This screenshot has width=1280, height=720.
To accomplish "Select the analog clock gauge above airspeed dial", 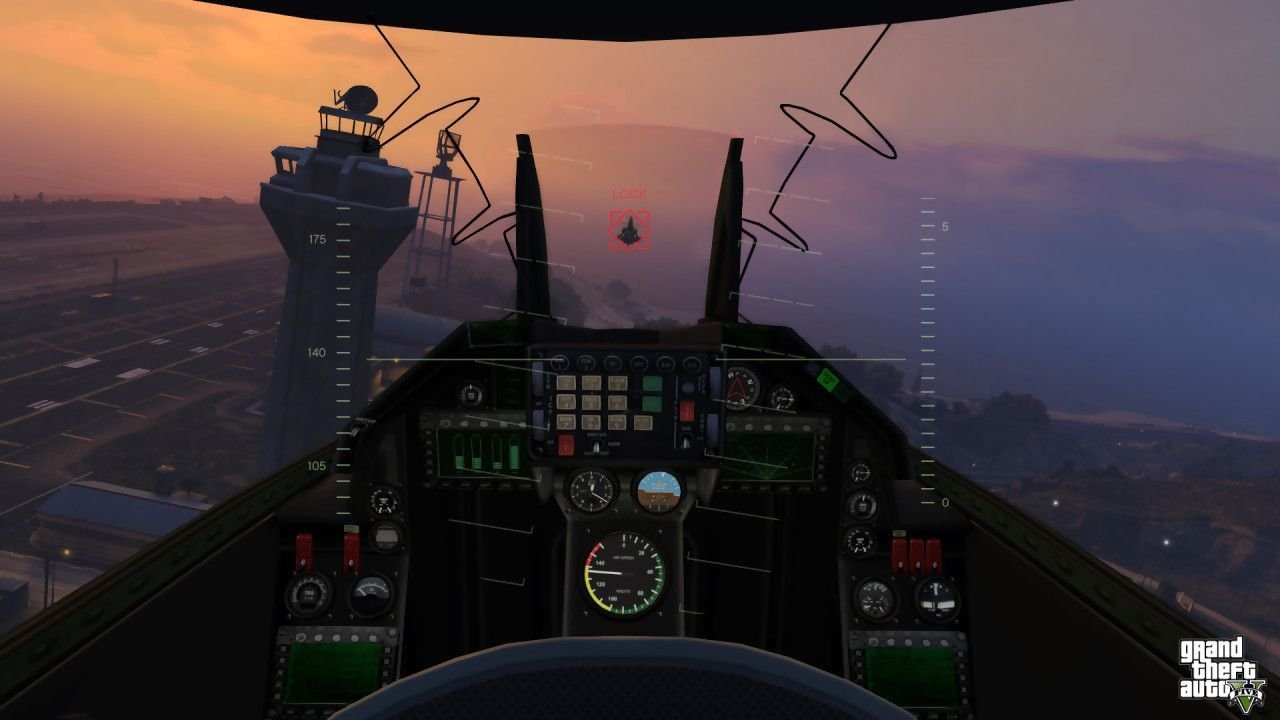I will point(590,489).
